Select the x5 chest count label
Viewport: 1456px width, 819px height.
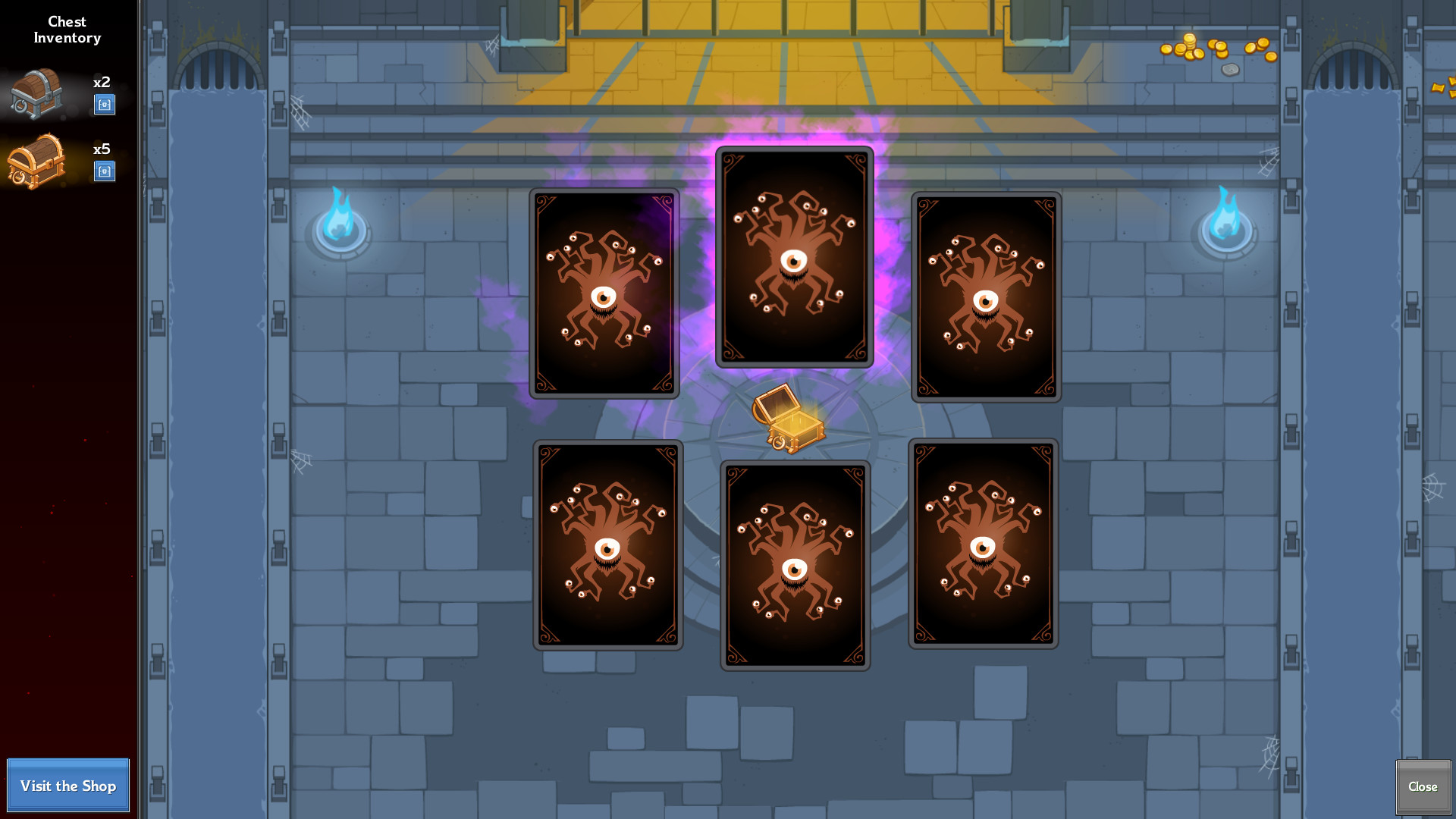tap(101, 149)
